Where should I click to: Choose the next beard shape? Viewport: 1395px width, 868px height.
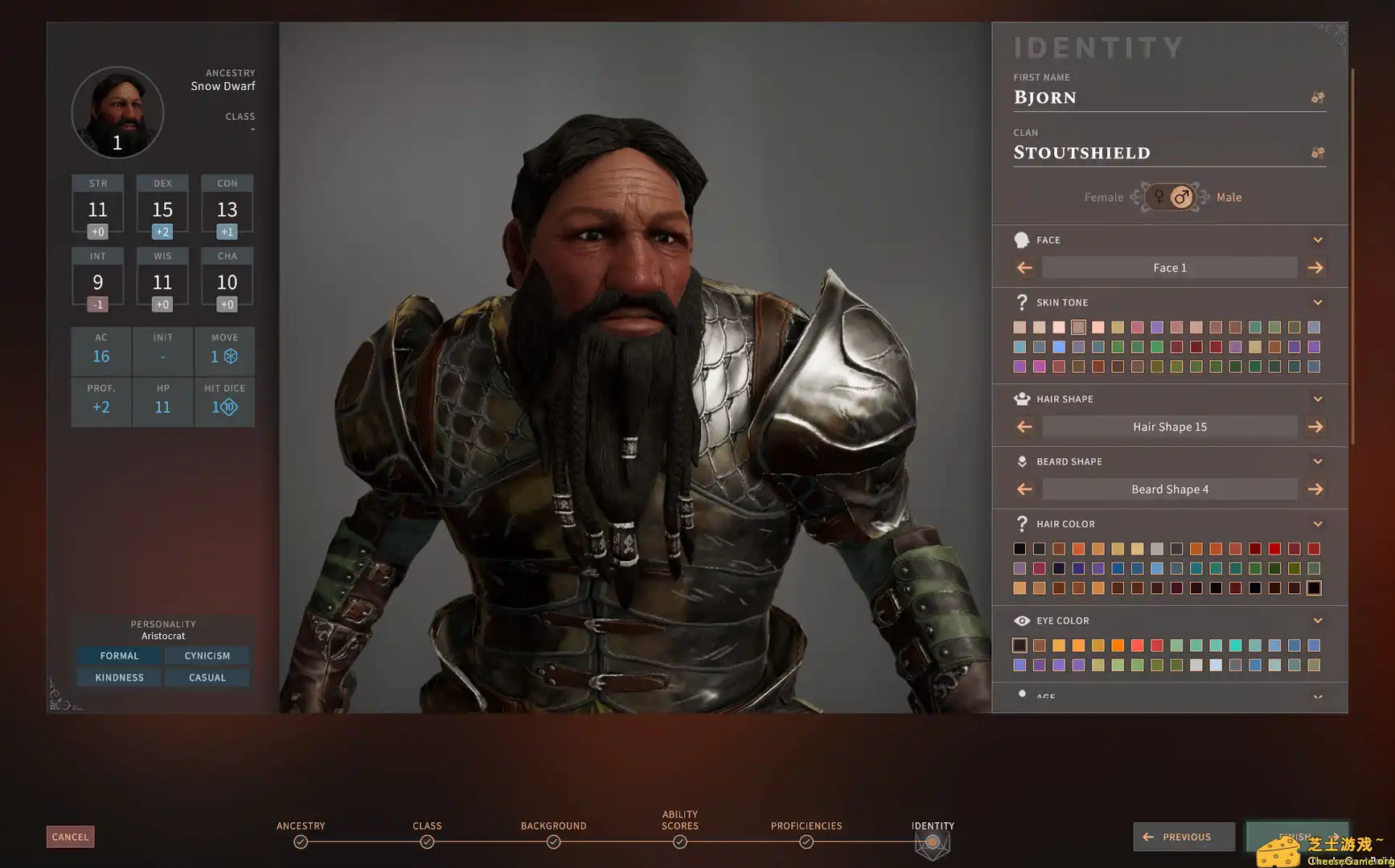[1315, 489]
